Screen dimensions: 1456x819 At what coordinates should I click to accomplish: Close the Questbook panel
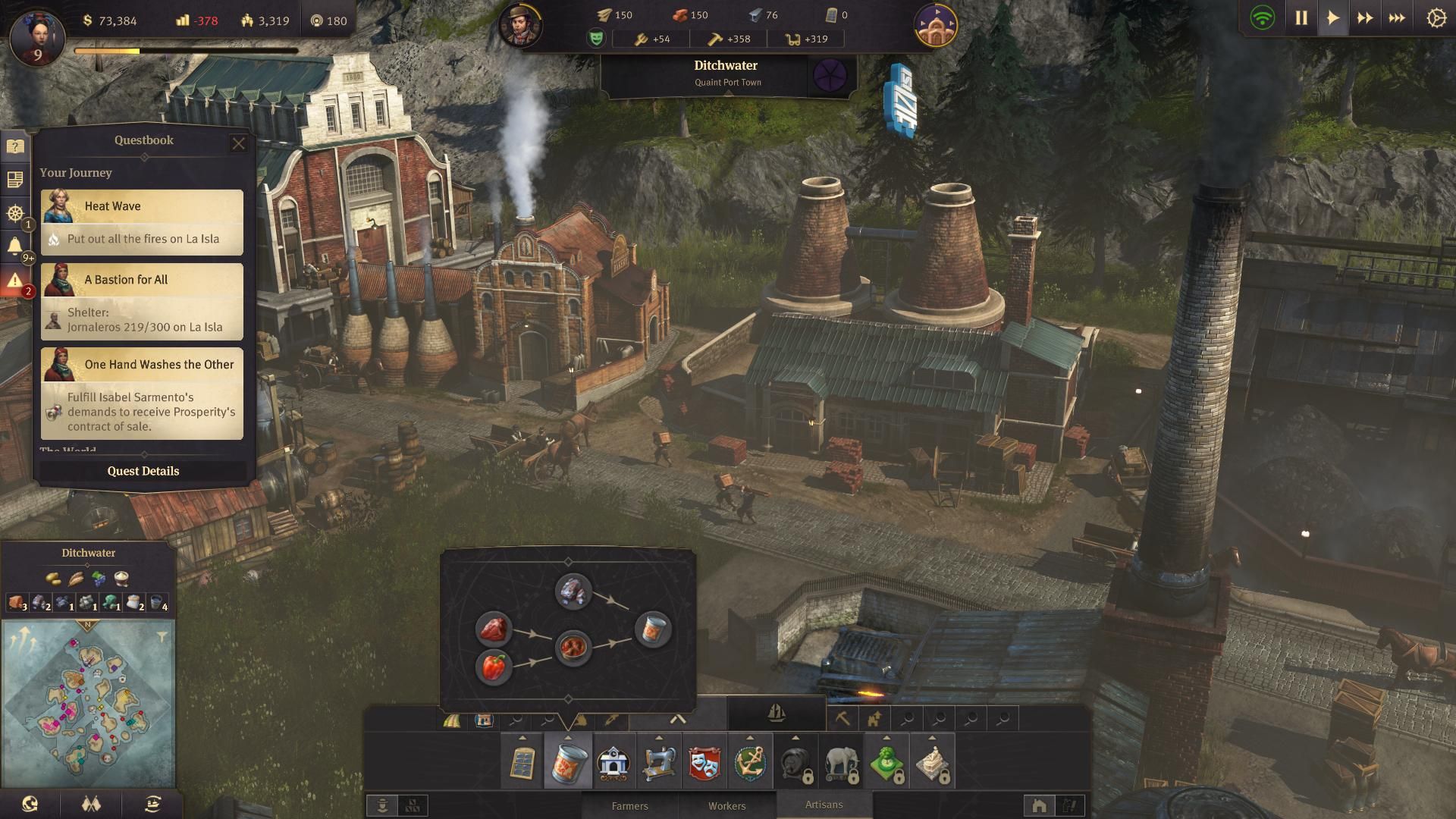pos(239,143)
